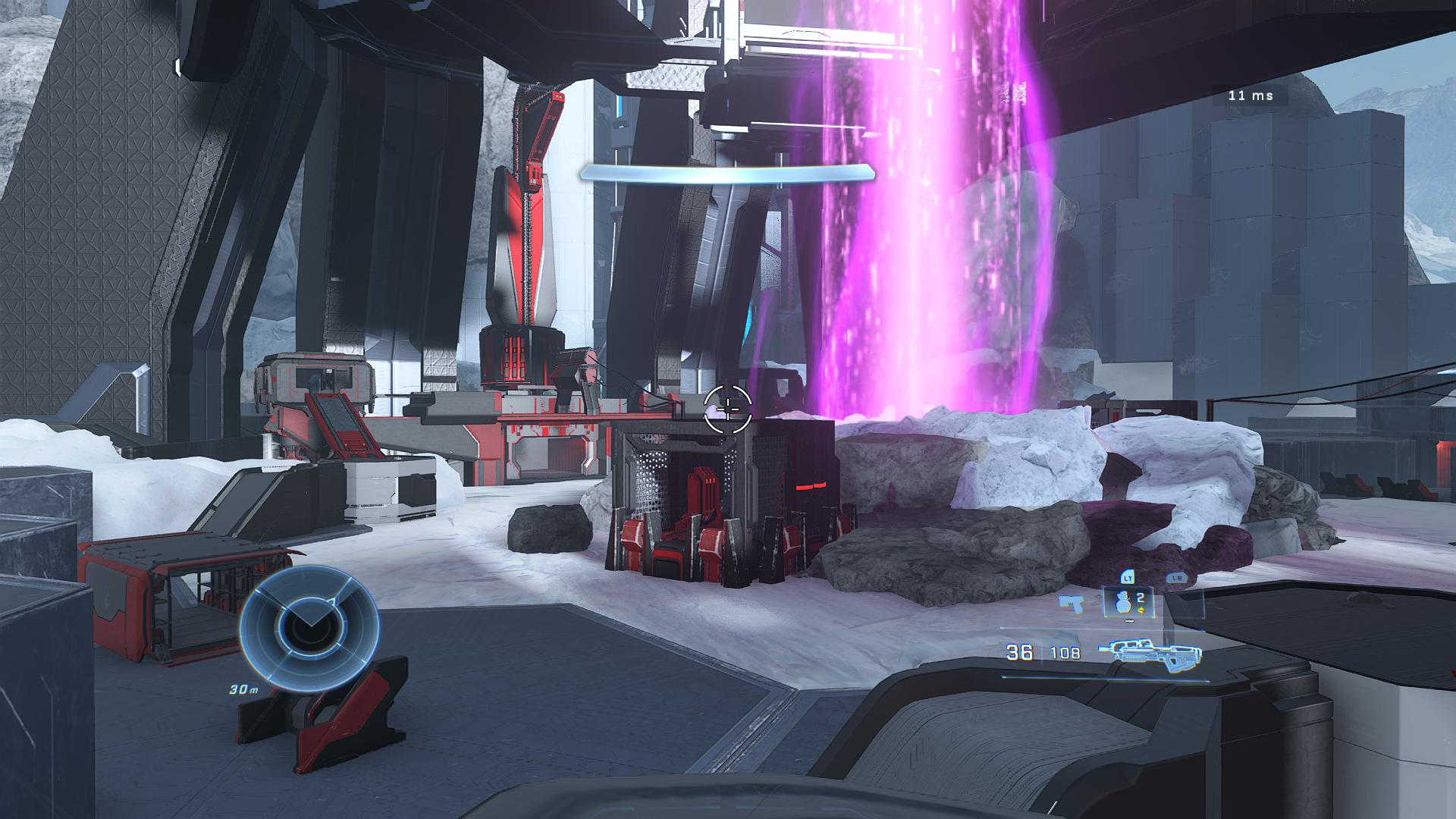Switch to the sidearm pistol icon
Viewport: 1456px width, 819px height.
(1072, 604)
